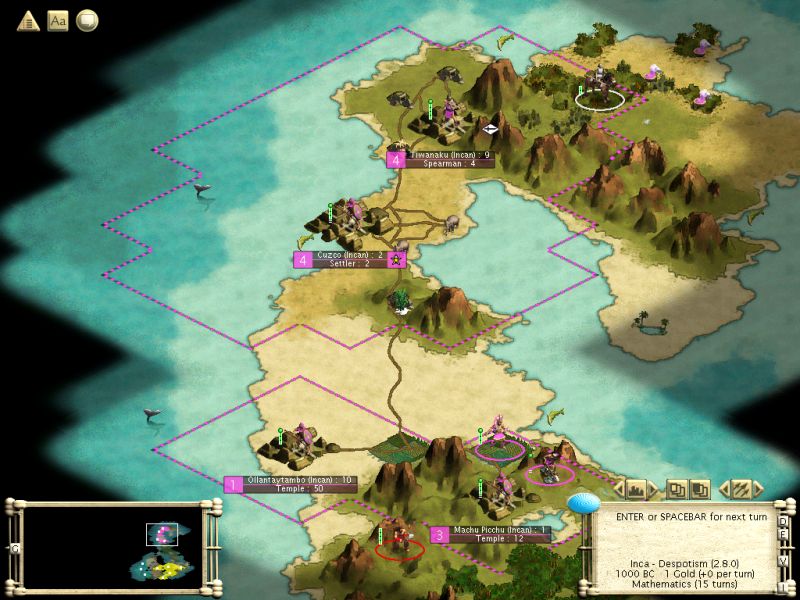This screenshot has width=800, height=600.
Task: Cycle to next unit with right arrow
Action: tap(758, 489)
